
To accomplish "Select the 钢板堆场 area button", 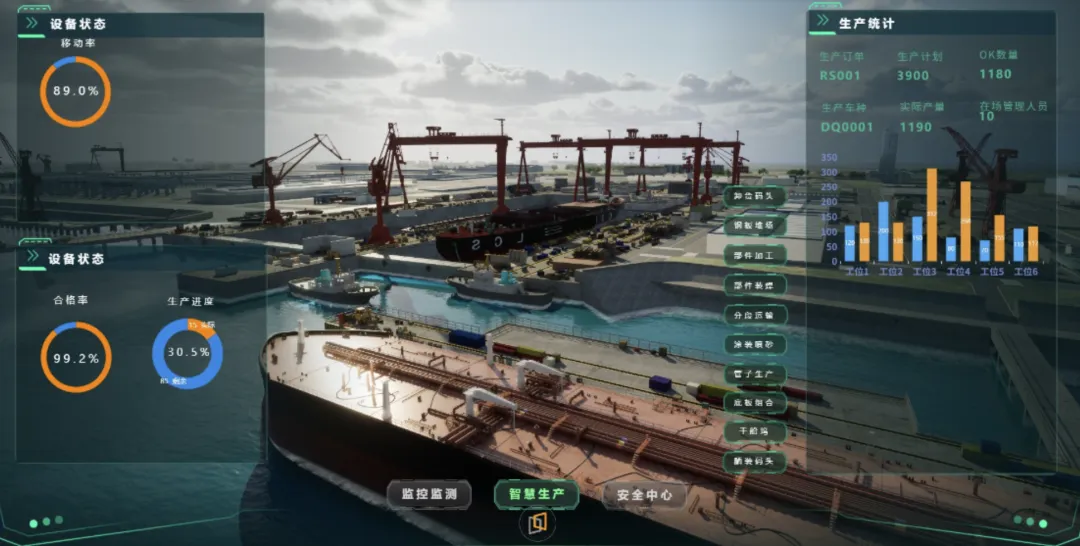I will click(x=754, y=226).
